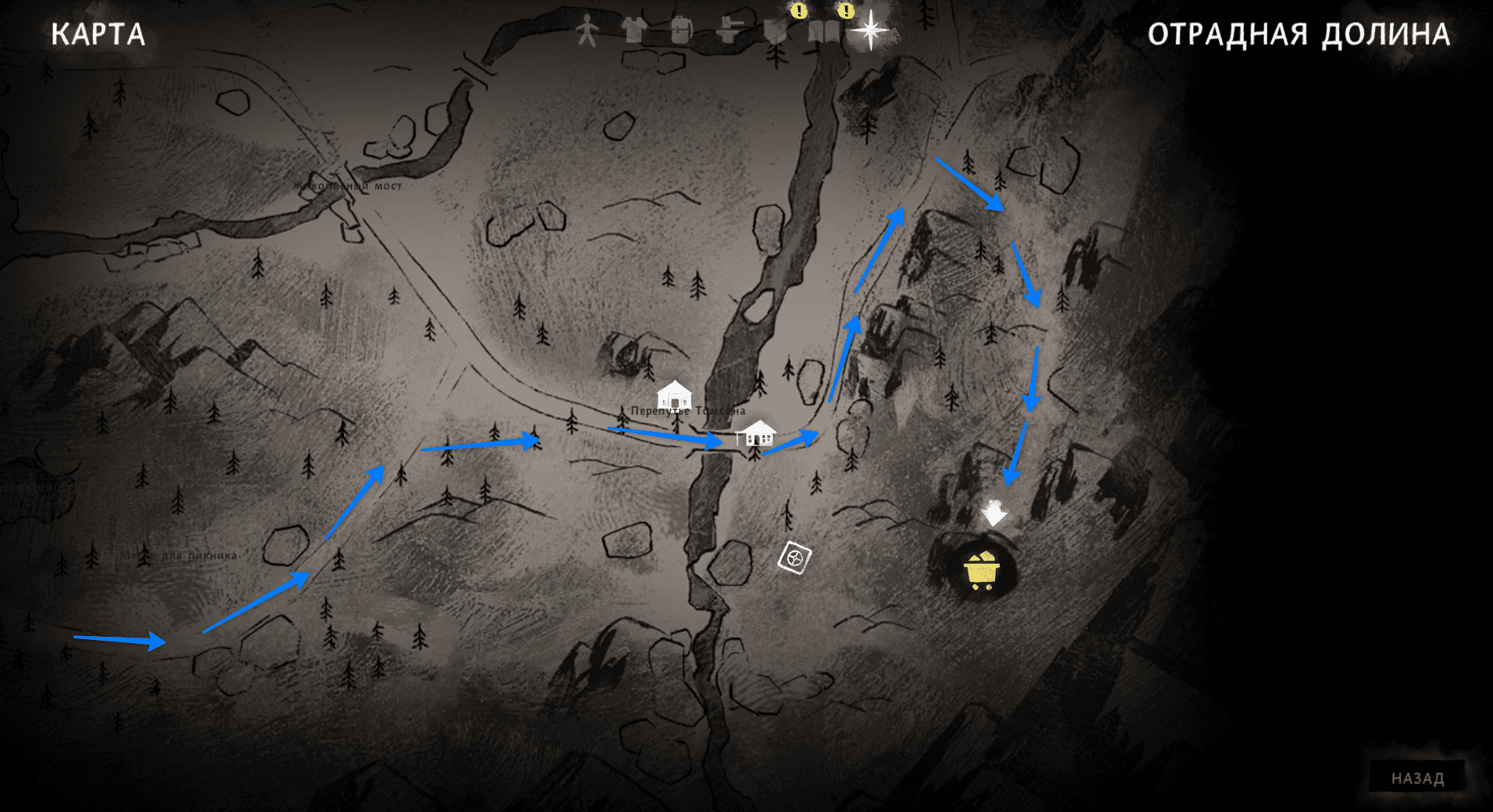The image size is (1493, 812).
Task: Open the backpack inventory tab
Action: pyautogui.click(x=680, y=31)
